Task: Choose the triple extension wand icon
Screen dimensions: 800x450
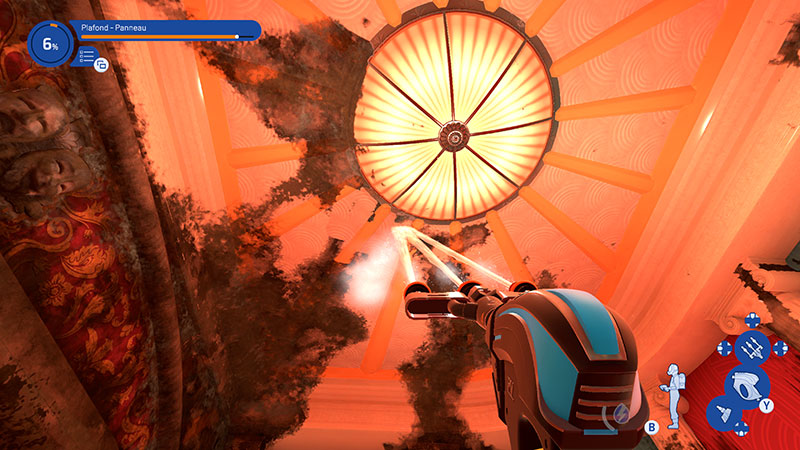Action: point(751,347)
